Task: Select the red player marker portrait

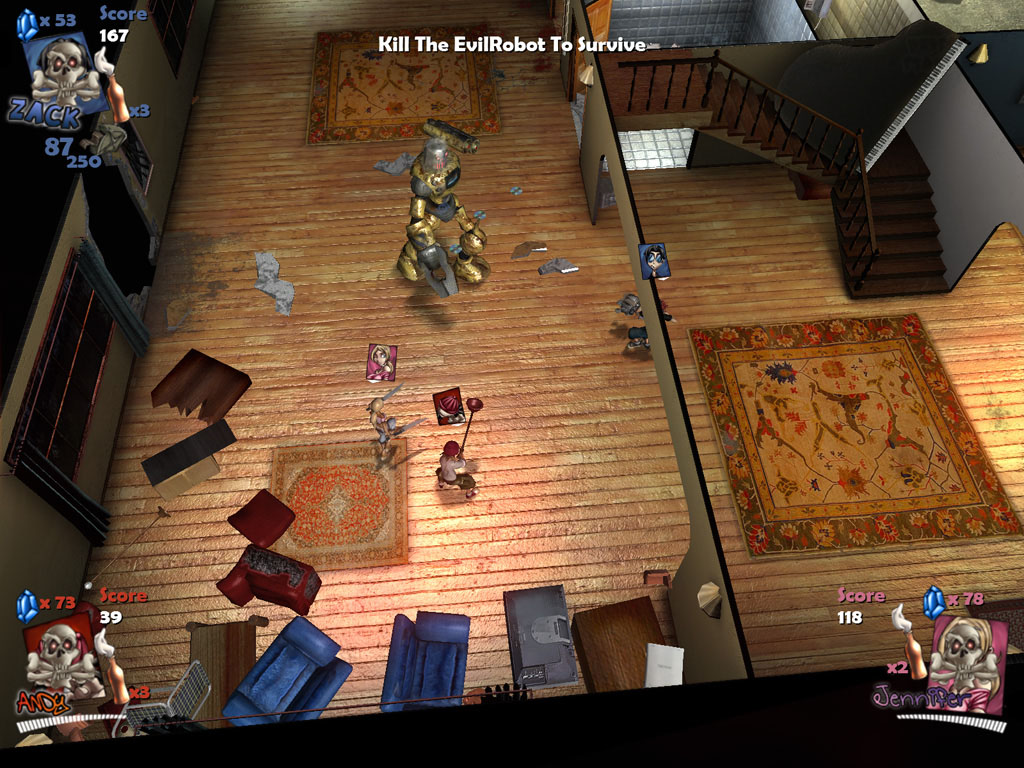Action: tap(448, 405)
